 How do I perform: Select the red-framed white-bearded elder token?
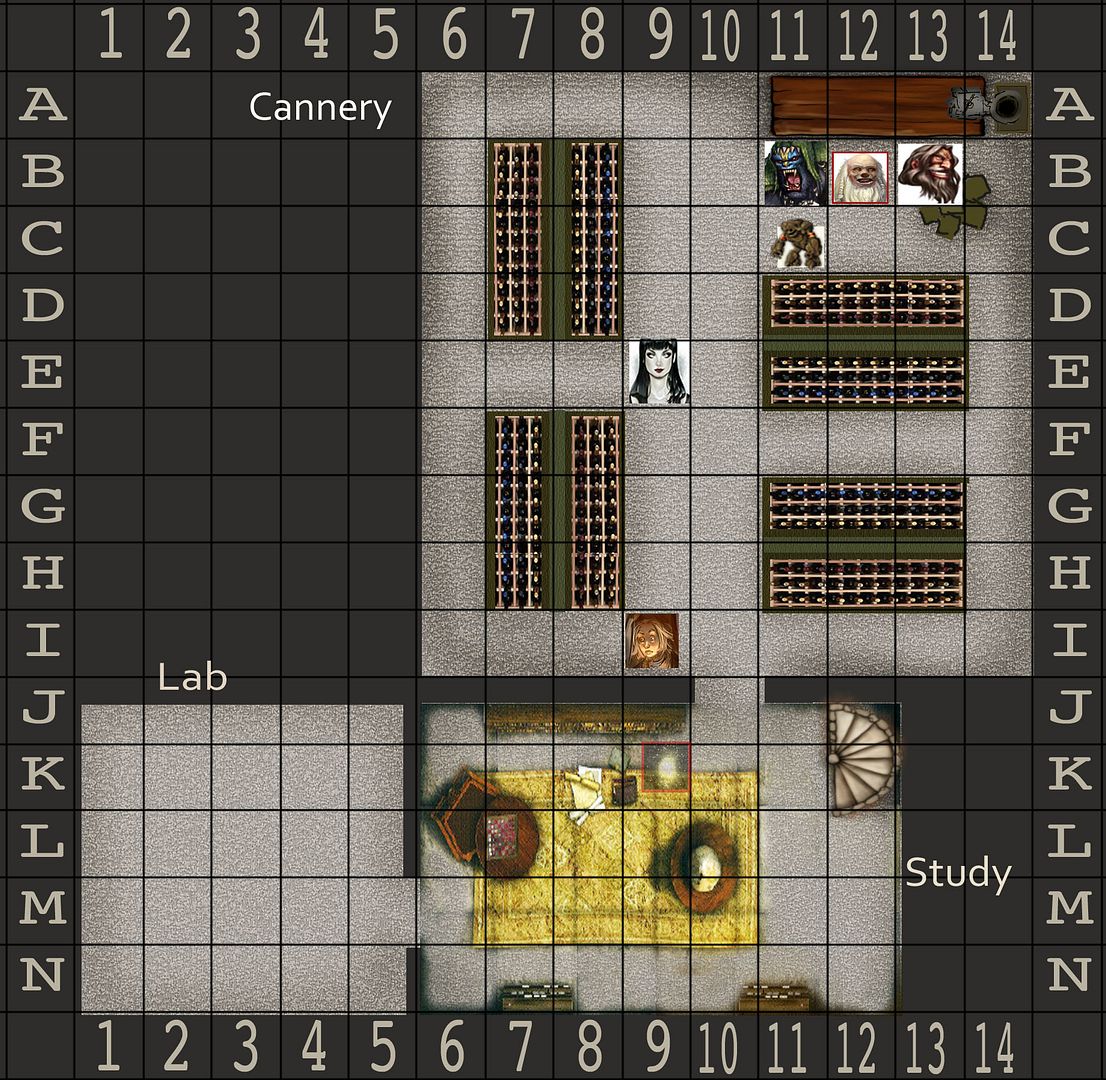point(860,177)
